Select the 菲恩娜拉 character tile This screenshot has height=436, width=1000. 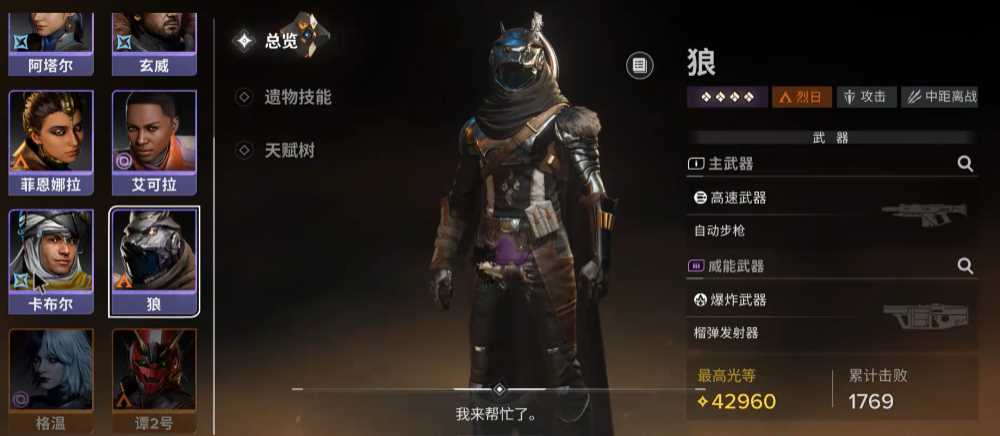coord(51,142)
